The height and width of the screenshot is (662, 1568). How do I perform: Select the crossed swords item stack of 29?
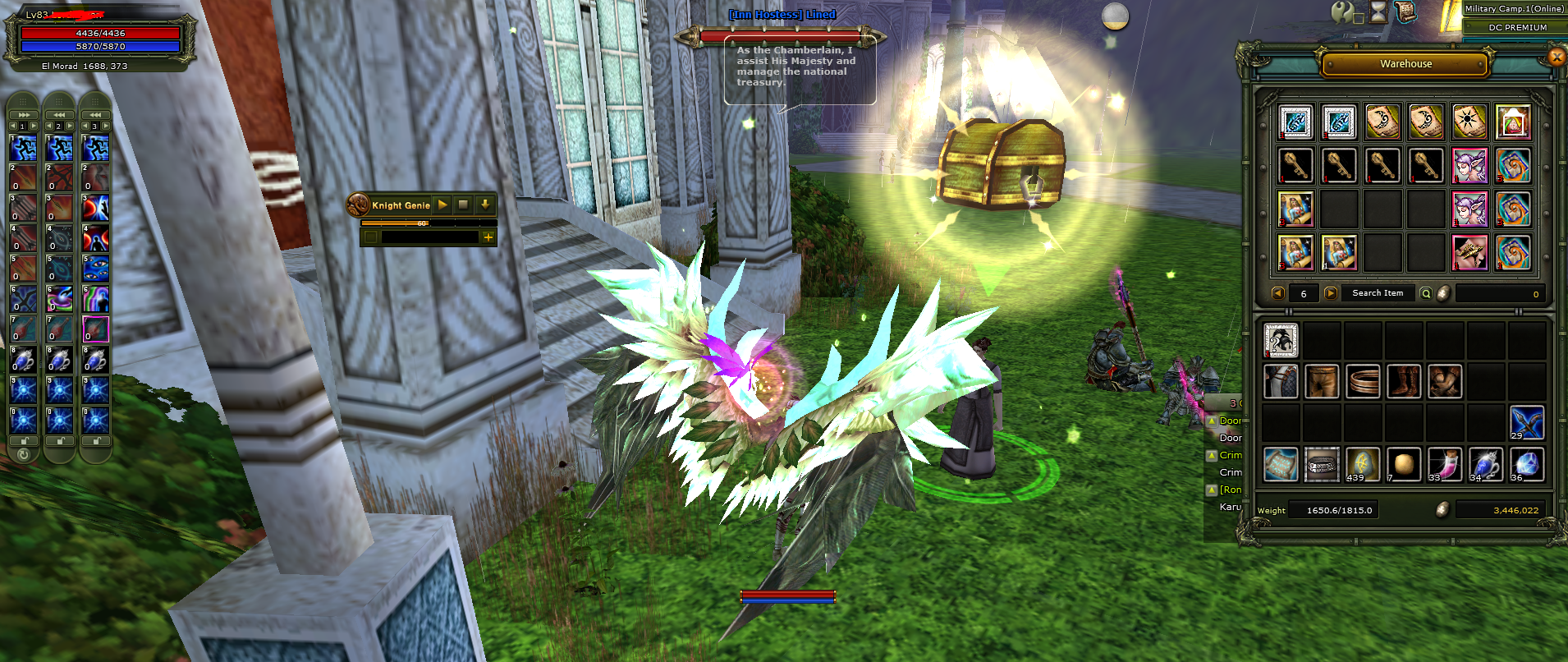(x=1526, y=423)
